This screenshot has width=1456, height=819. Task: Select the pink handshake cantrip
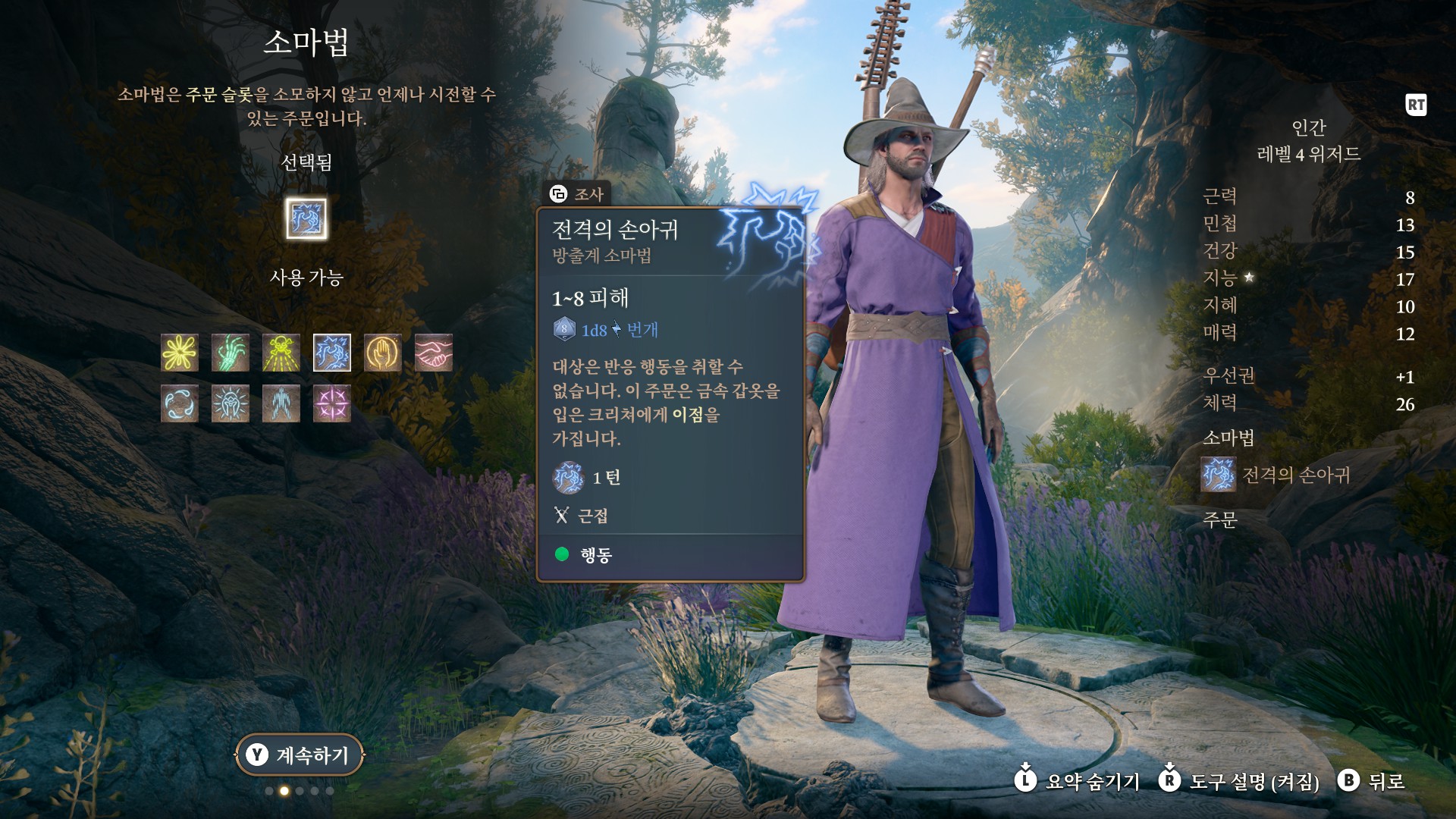434,353
